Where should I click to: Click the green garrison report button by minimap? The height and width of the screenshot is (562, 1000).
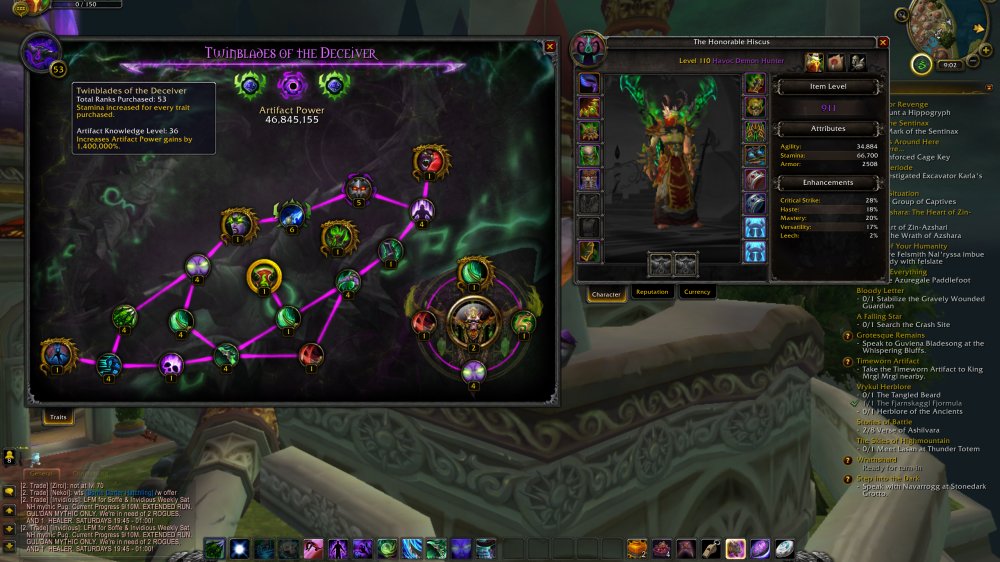[x=920, y=64]
